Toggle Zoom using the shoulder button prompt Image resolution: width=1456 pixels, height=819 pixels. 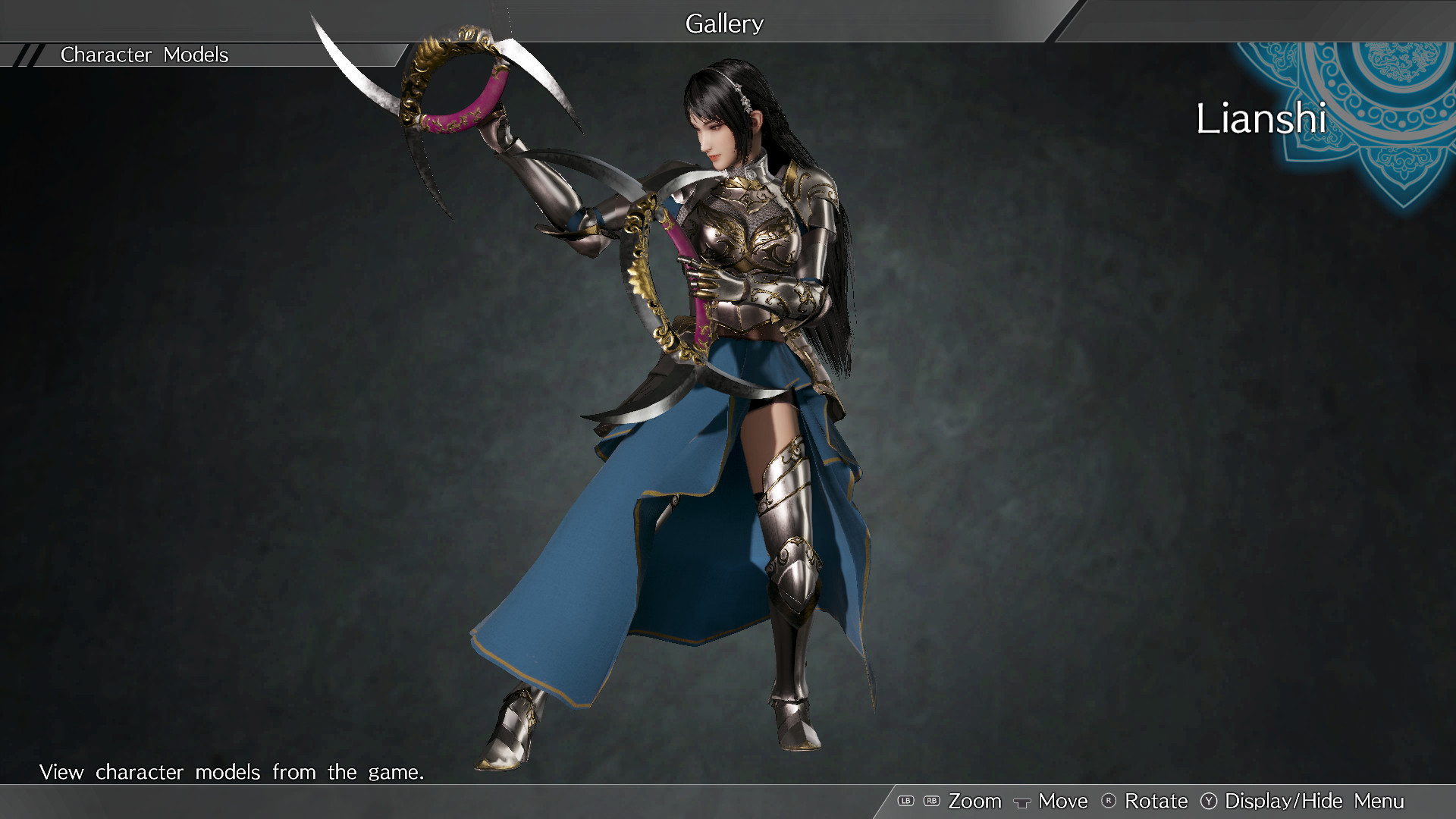pyautogui.click(x=975, y=801)
